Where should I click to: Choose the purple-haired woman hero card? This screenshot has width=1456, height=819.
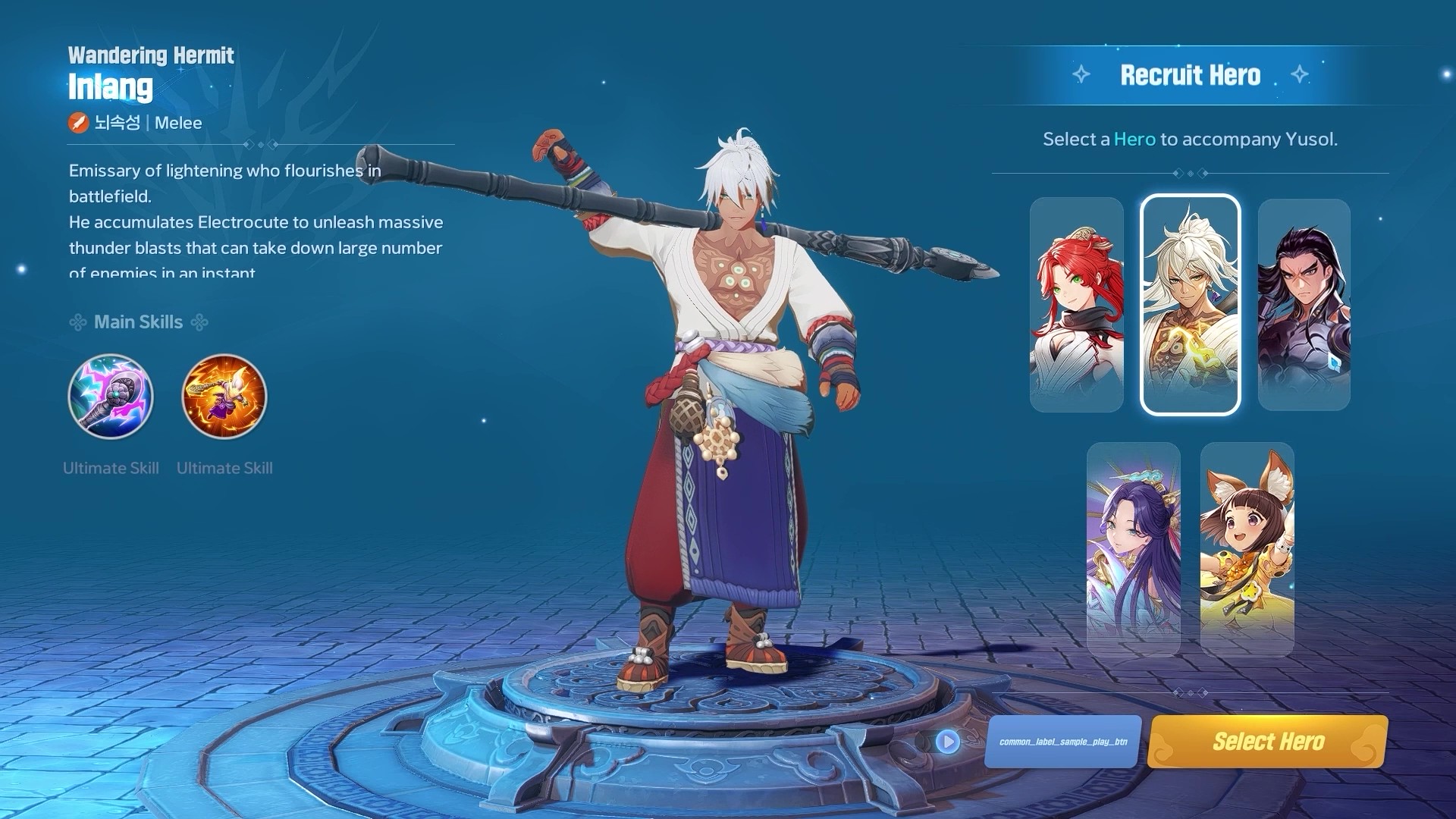pos(1133,549)
